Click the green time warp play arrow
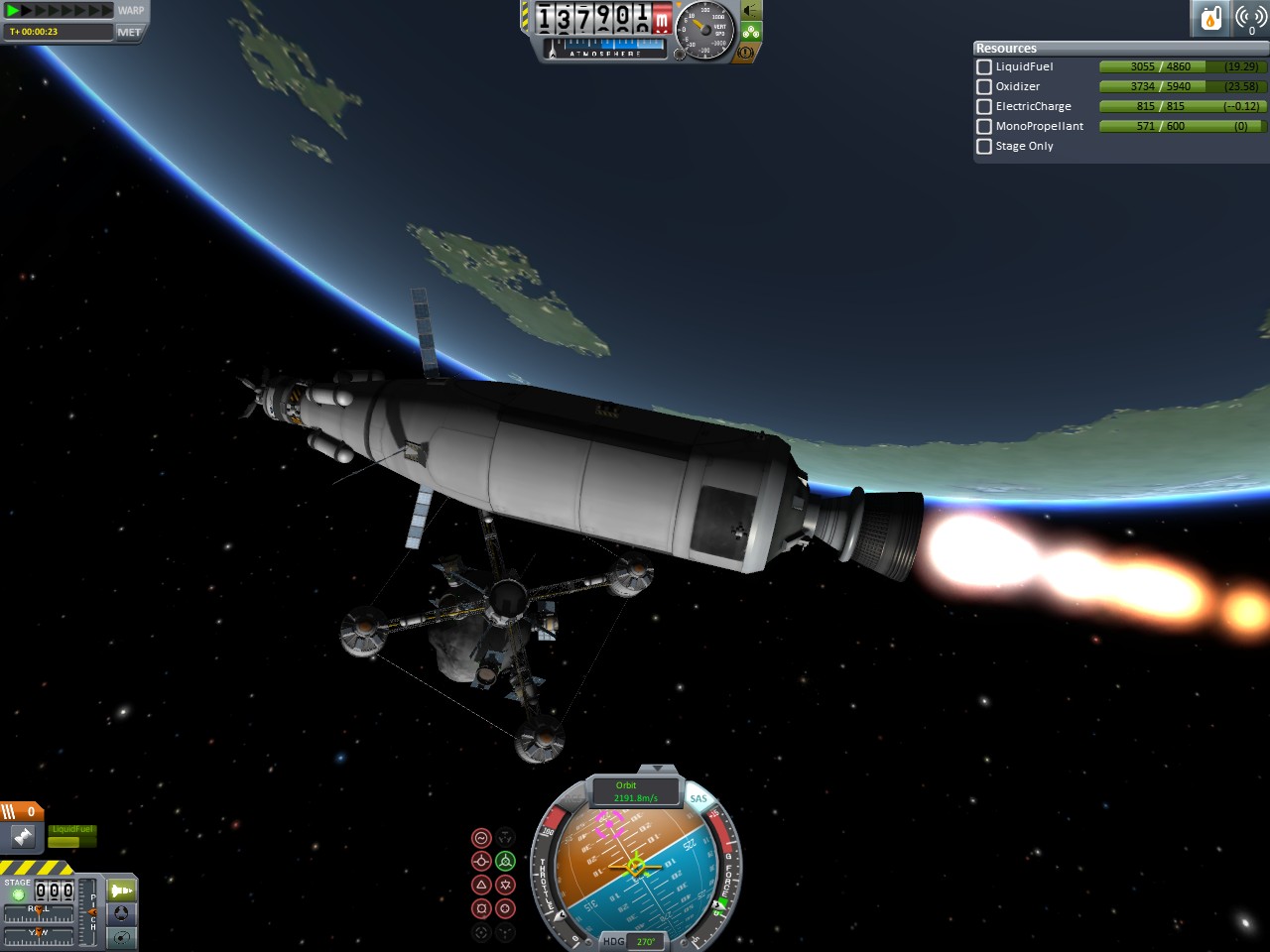Image resolution: width=1270 pixels, height=952 pixels. (13, 11)
